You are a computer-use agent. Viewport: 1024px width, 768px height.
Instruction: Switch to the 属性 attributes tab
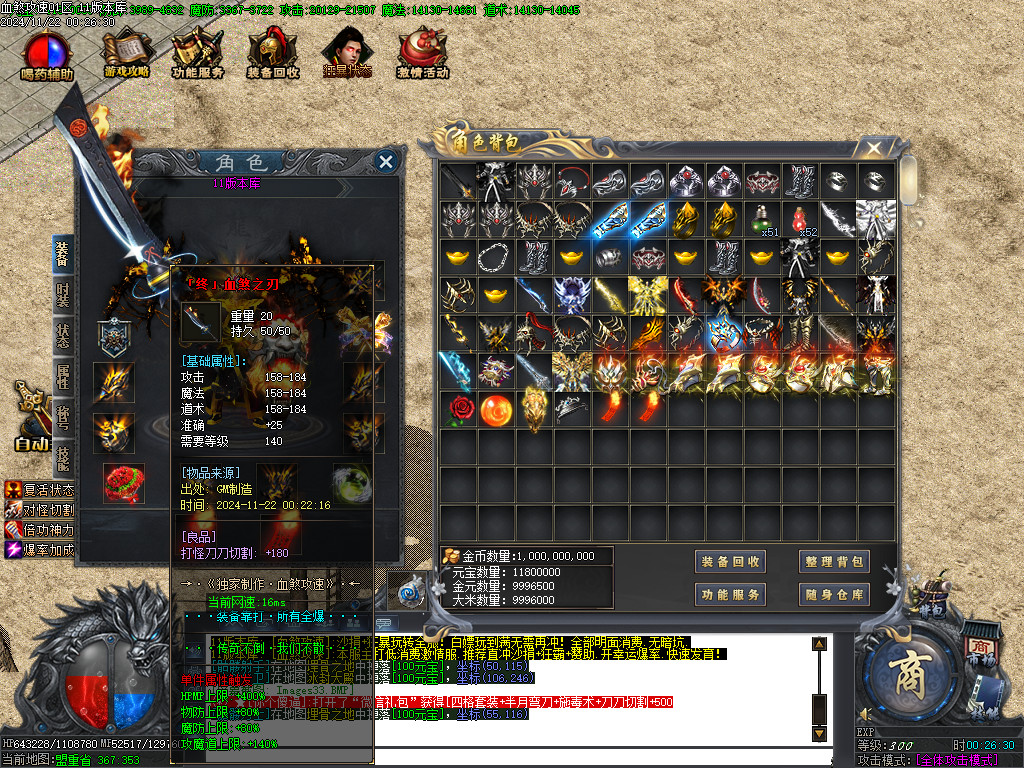point(63,376)
